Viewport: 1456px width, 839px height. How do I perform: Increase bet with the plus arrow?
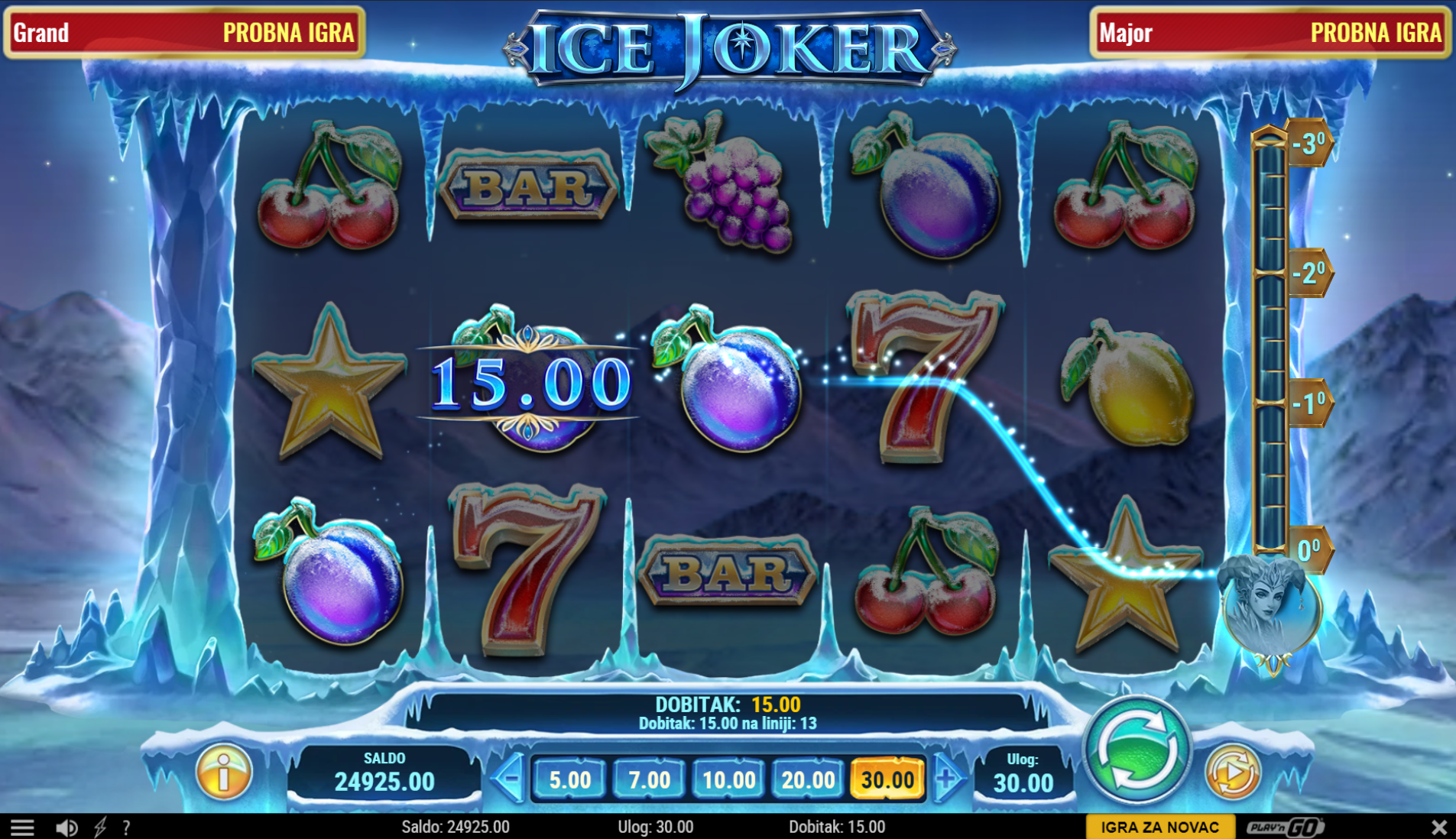(947, 779)
